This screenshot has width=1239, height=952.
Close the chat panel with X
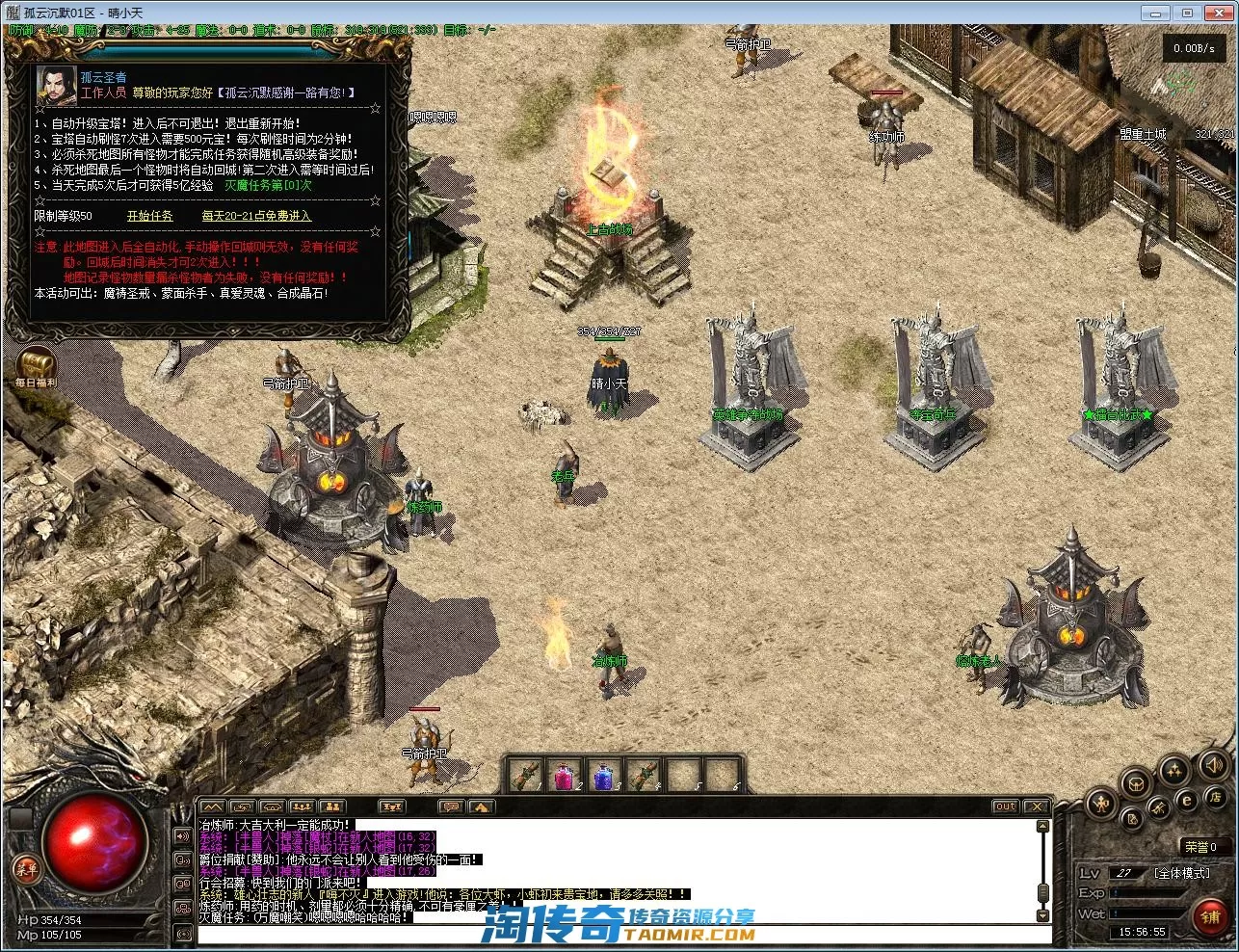(x=1036, y=807)
